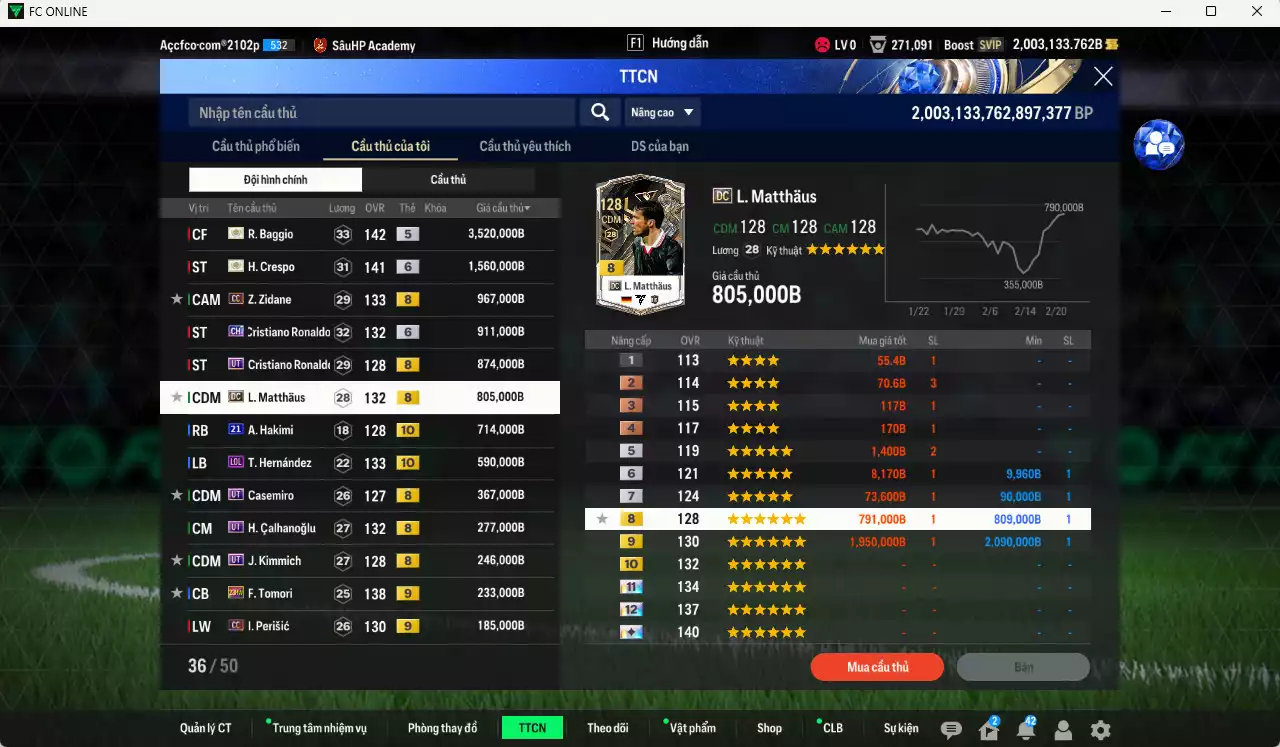Image resolution: width=1280 pixels, height=747 pixels.
Task: Sort by Giá cầu thủ column header
Action: click(x=503, y=208)
